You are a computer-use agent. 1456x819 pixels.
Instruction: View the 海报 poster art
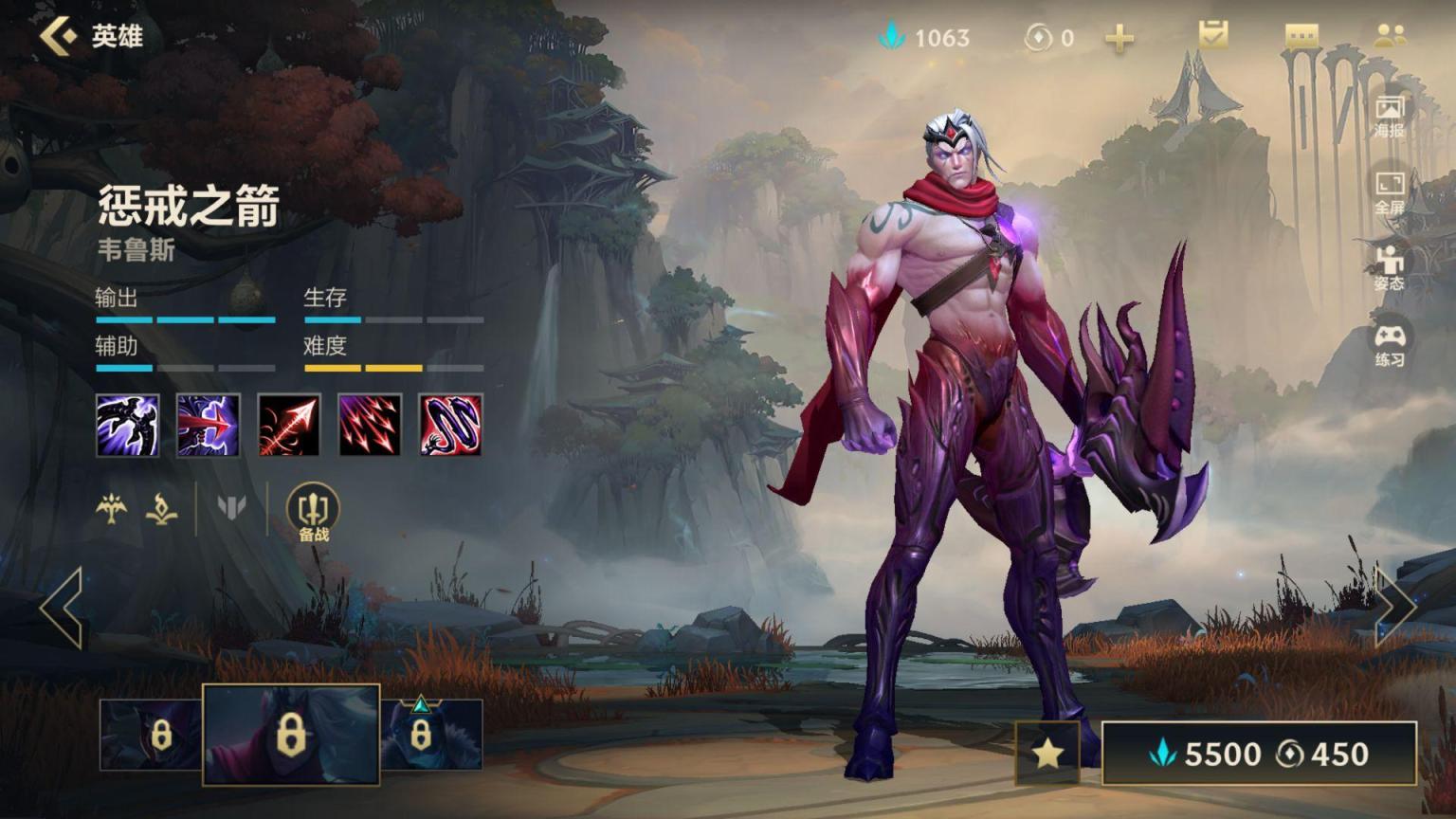pos(1390,116)
